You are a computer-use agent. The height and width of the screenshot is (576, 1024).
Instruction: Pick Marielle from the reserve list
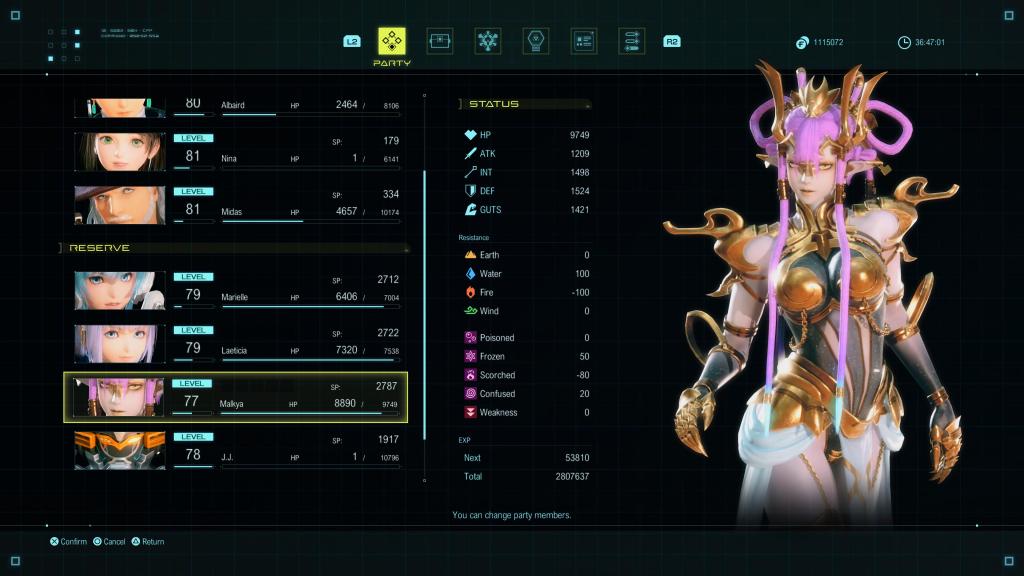pyautogui.click(x=290, y=290)
